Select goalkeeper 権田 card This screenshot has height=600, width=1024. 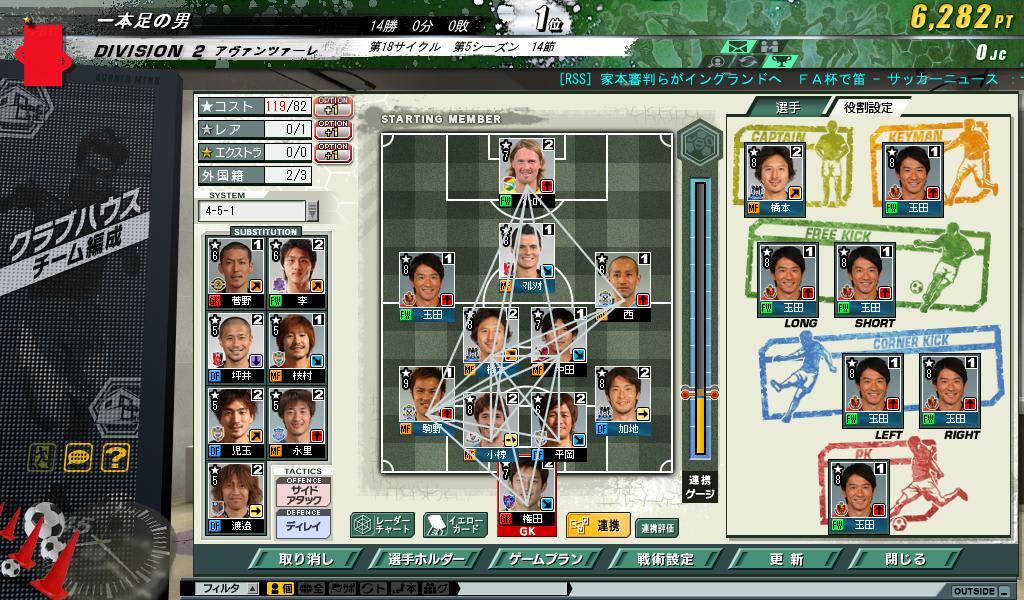coord(526,497)
